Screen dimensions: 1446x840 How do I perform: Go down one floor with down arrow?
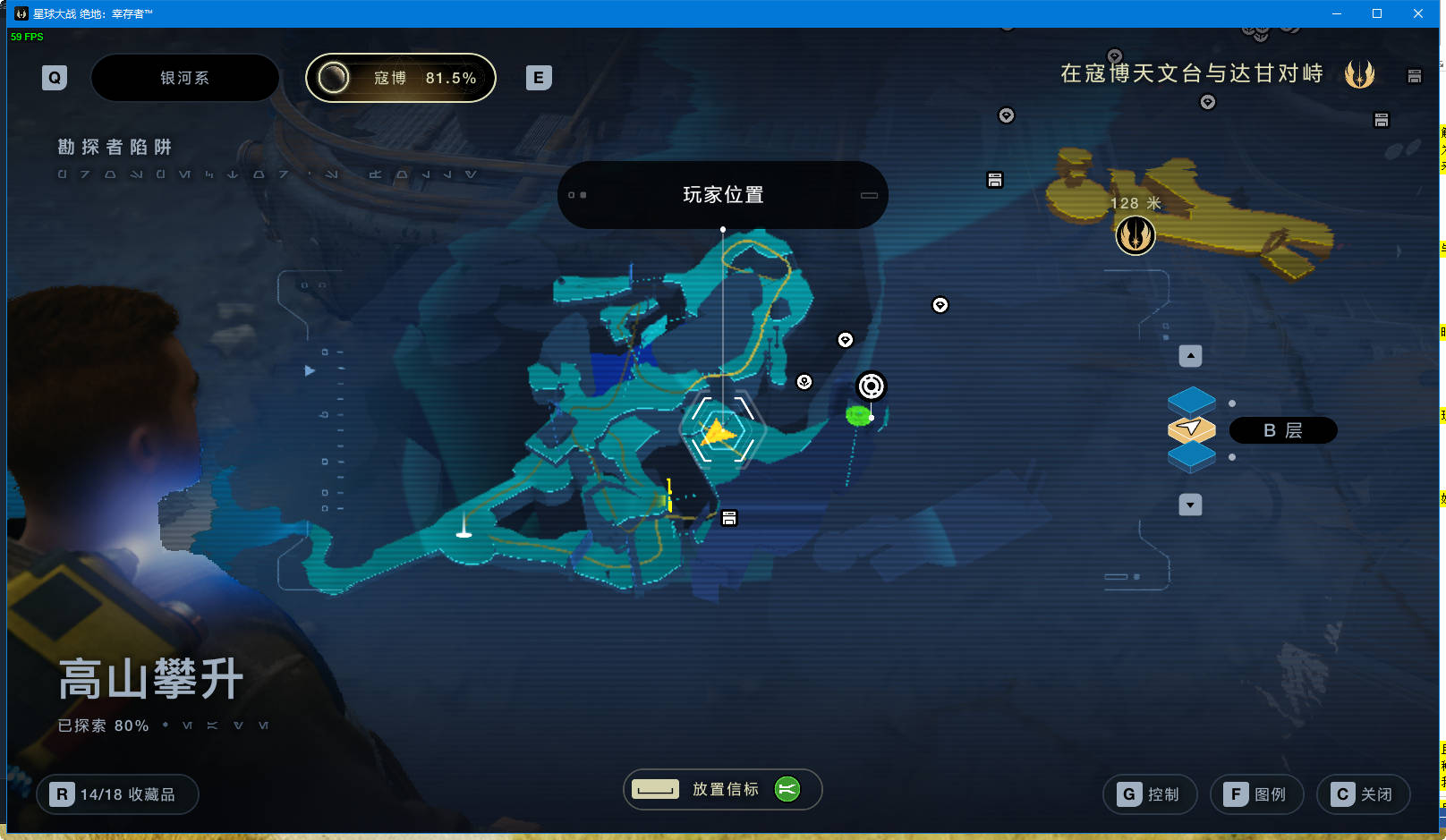1190,505
